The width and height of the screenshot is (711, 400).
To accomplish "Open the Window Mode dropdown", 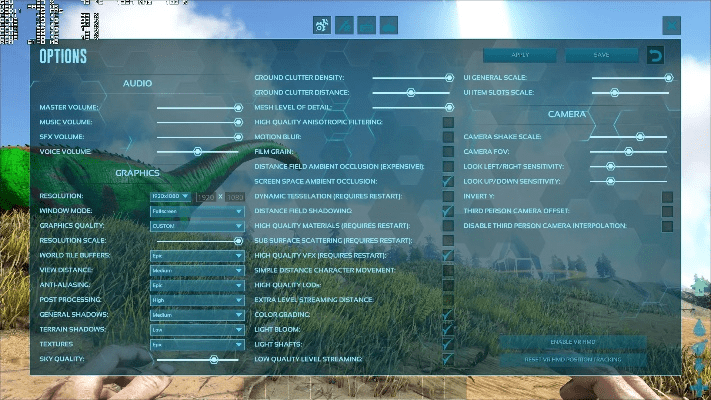I will pos(196,212).
